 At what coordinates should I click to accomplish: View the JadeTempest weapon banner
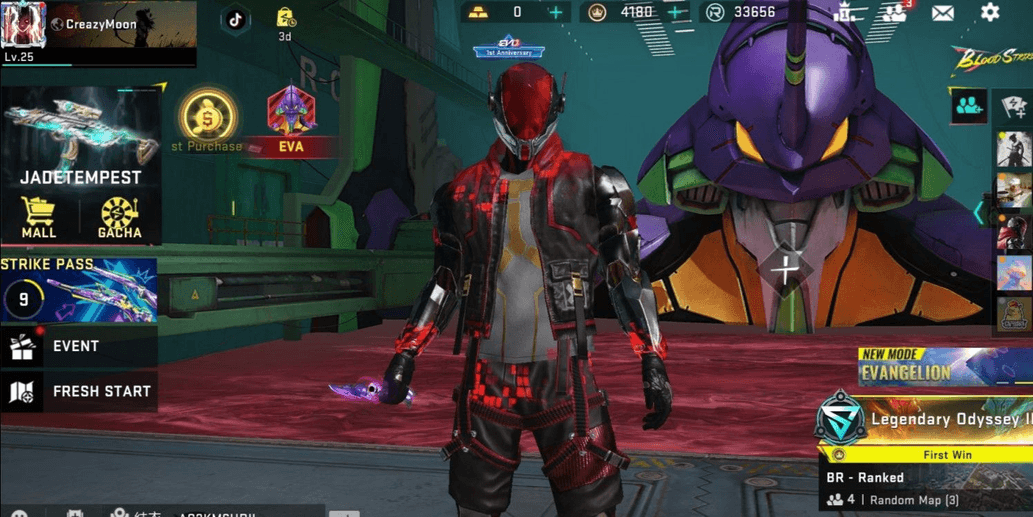[x=82, y=135]
